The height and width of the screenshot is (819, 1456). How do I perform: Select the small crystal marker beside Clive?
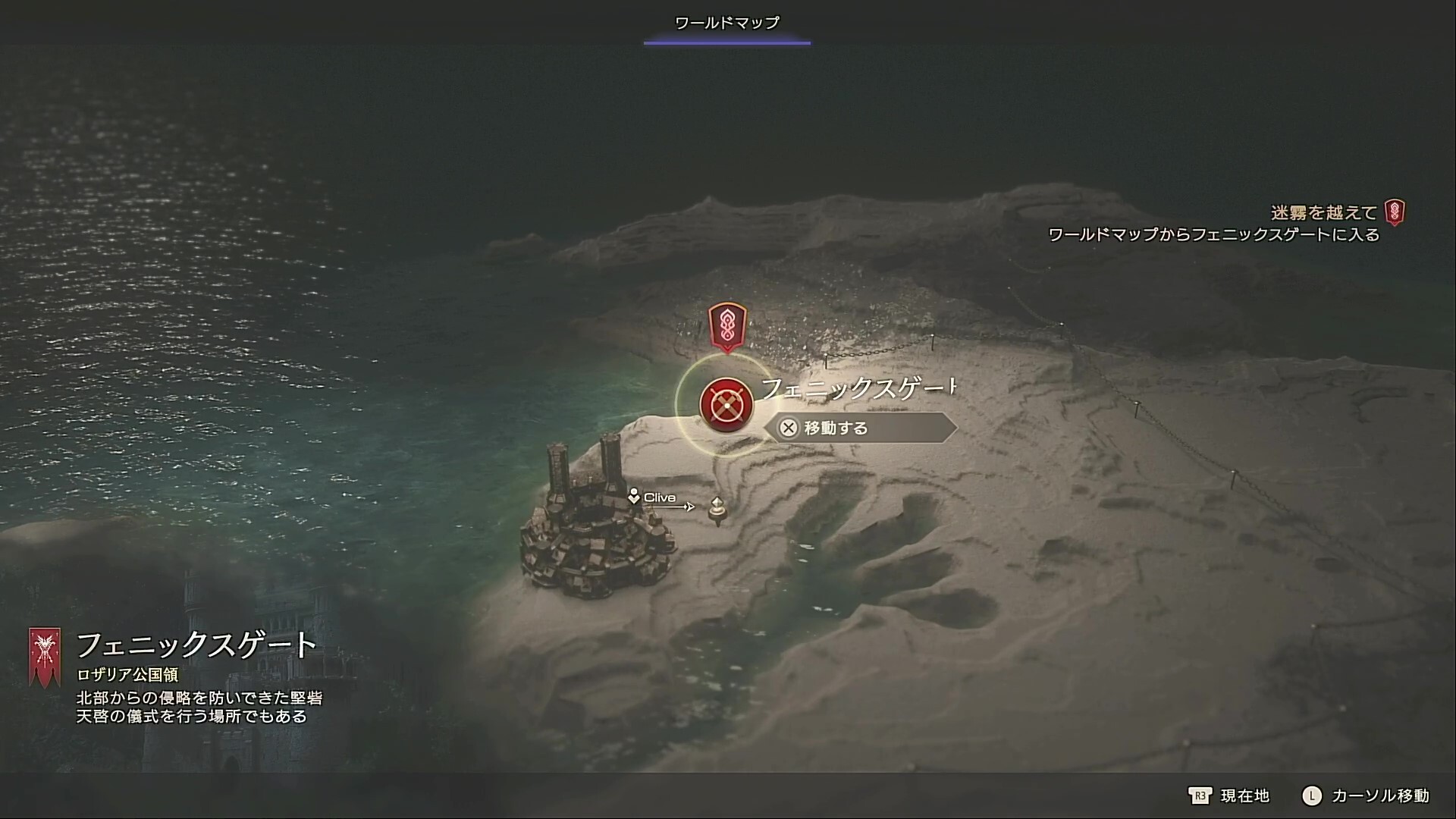click(717, 510)
